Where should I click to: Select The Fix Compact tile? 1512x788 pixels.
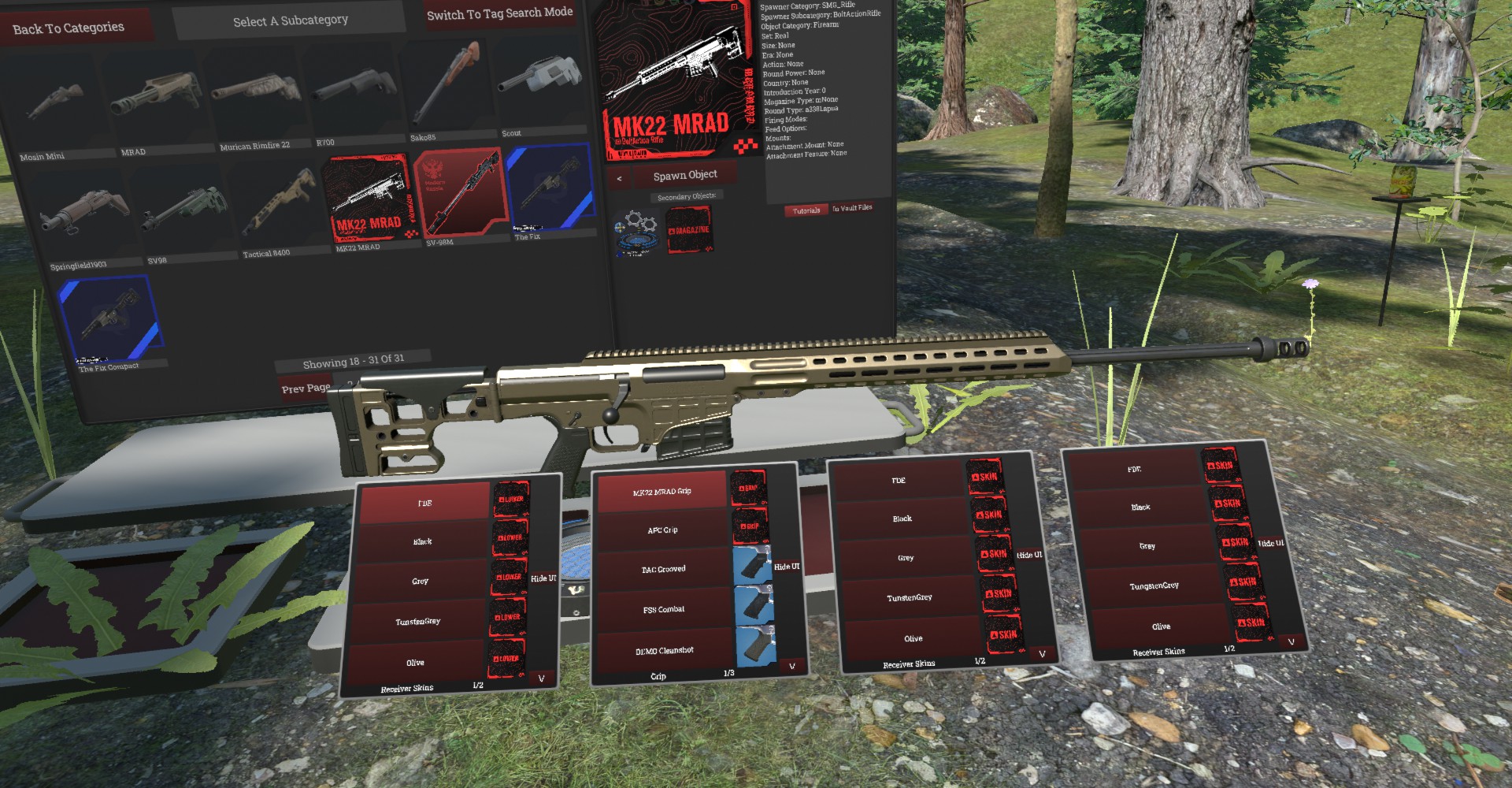[110, 318]
